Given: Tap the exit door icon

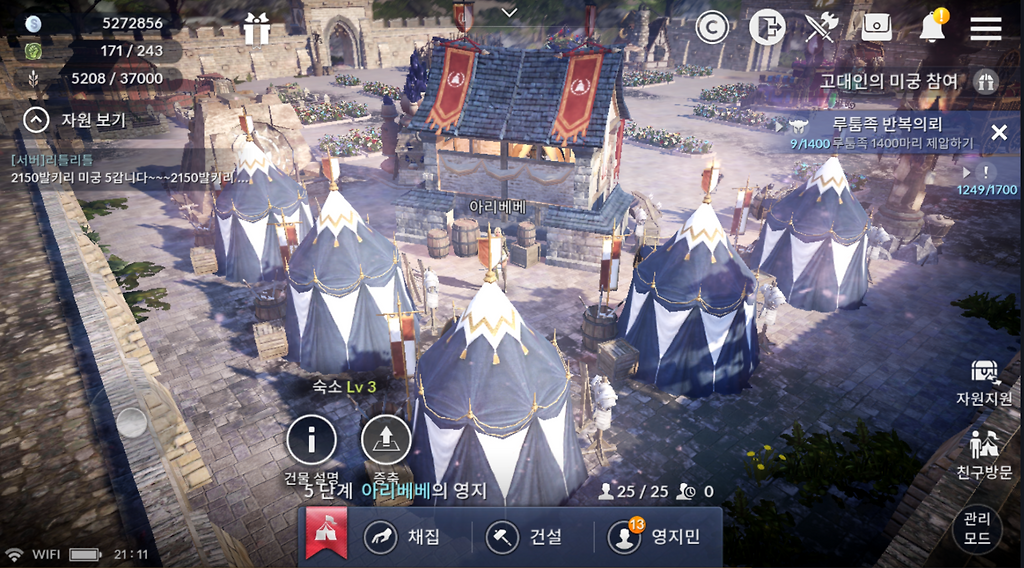Looking at the screenshot, I should 767,28.
